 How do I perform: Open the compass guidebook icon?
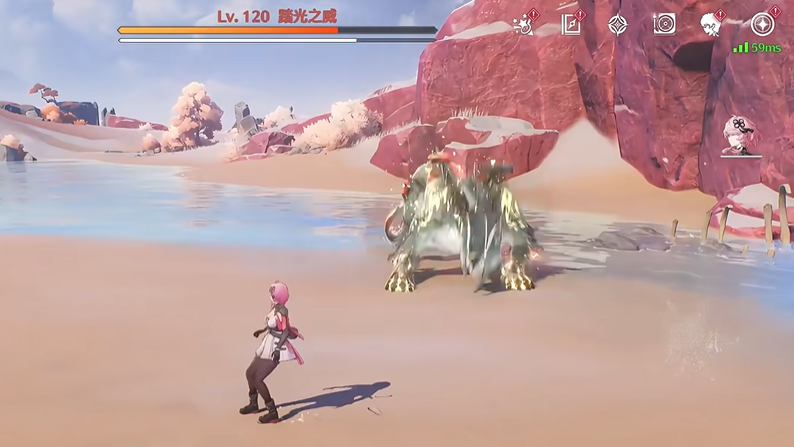pyautogui.click(x=572, y=24)
